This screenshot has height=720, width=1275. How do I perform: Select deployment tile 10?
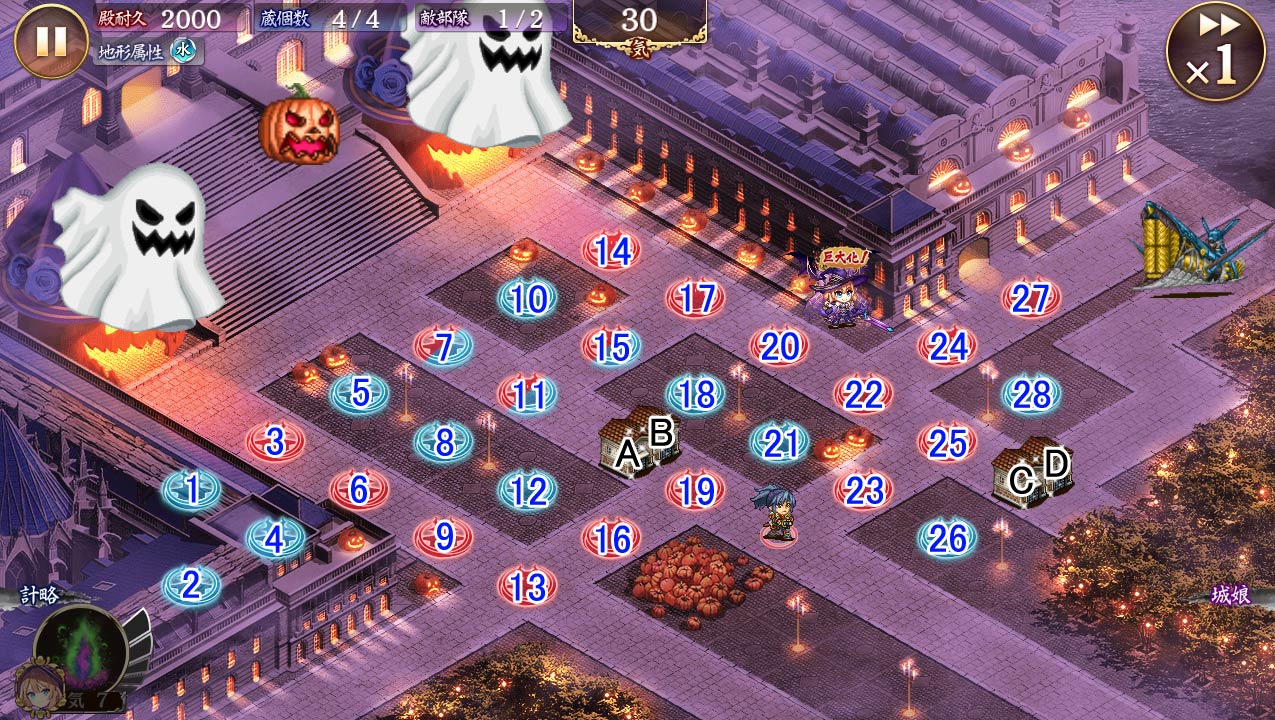pyautogui.click(x=527, y=299)
